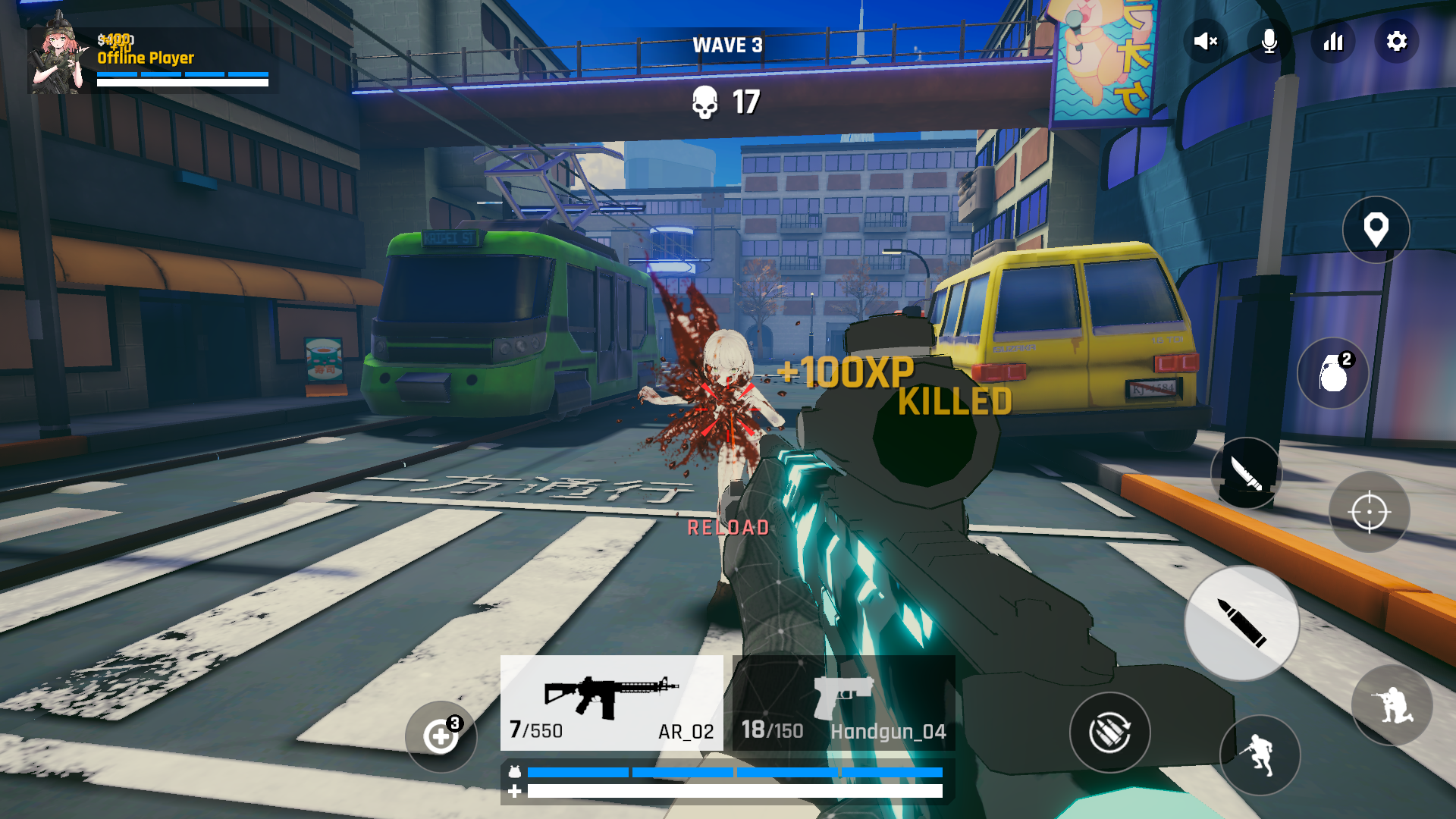Throw a grenade using the grenade button
1456x819 pixels.
1333,373
